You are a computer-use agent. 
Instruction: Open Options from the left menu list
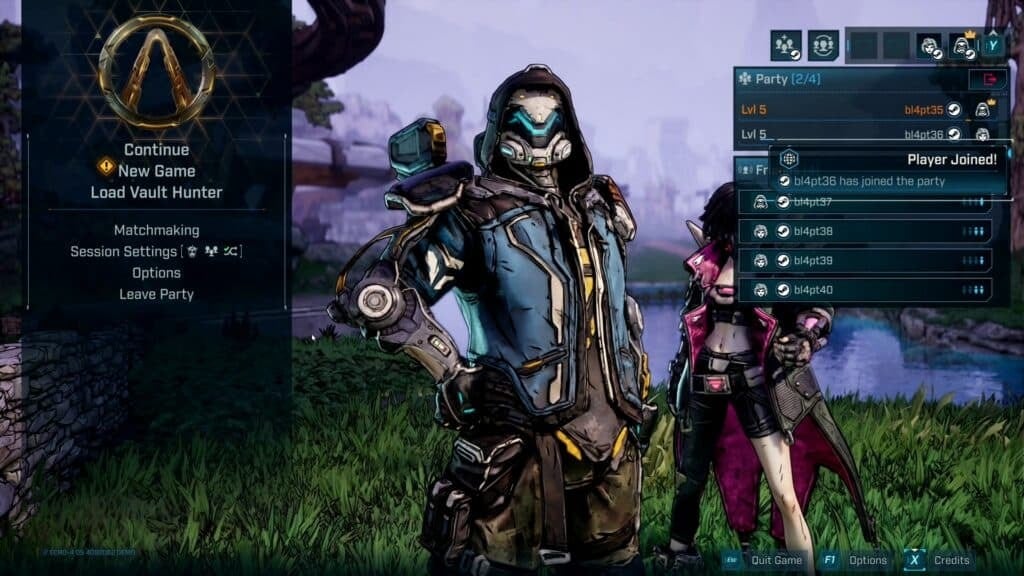pyautogui.click(x=156, y=272)
